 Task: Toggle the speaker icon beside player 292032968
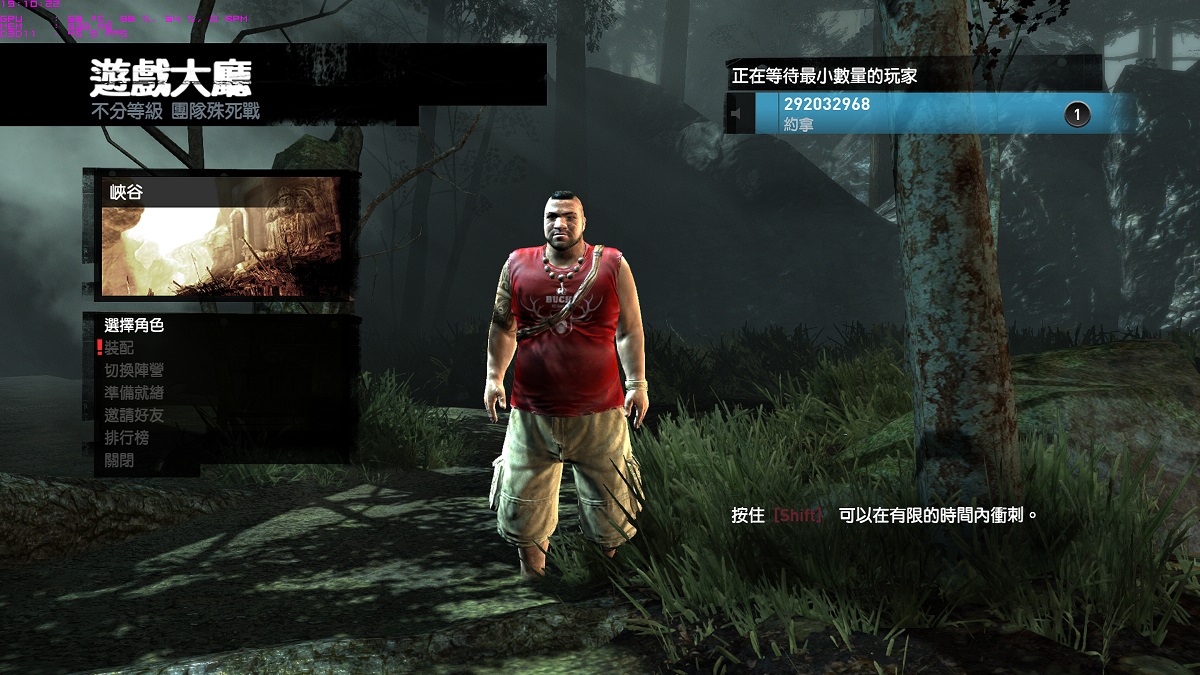(739, 114)
